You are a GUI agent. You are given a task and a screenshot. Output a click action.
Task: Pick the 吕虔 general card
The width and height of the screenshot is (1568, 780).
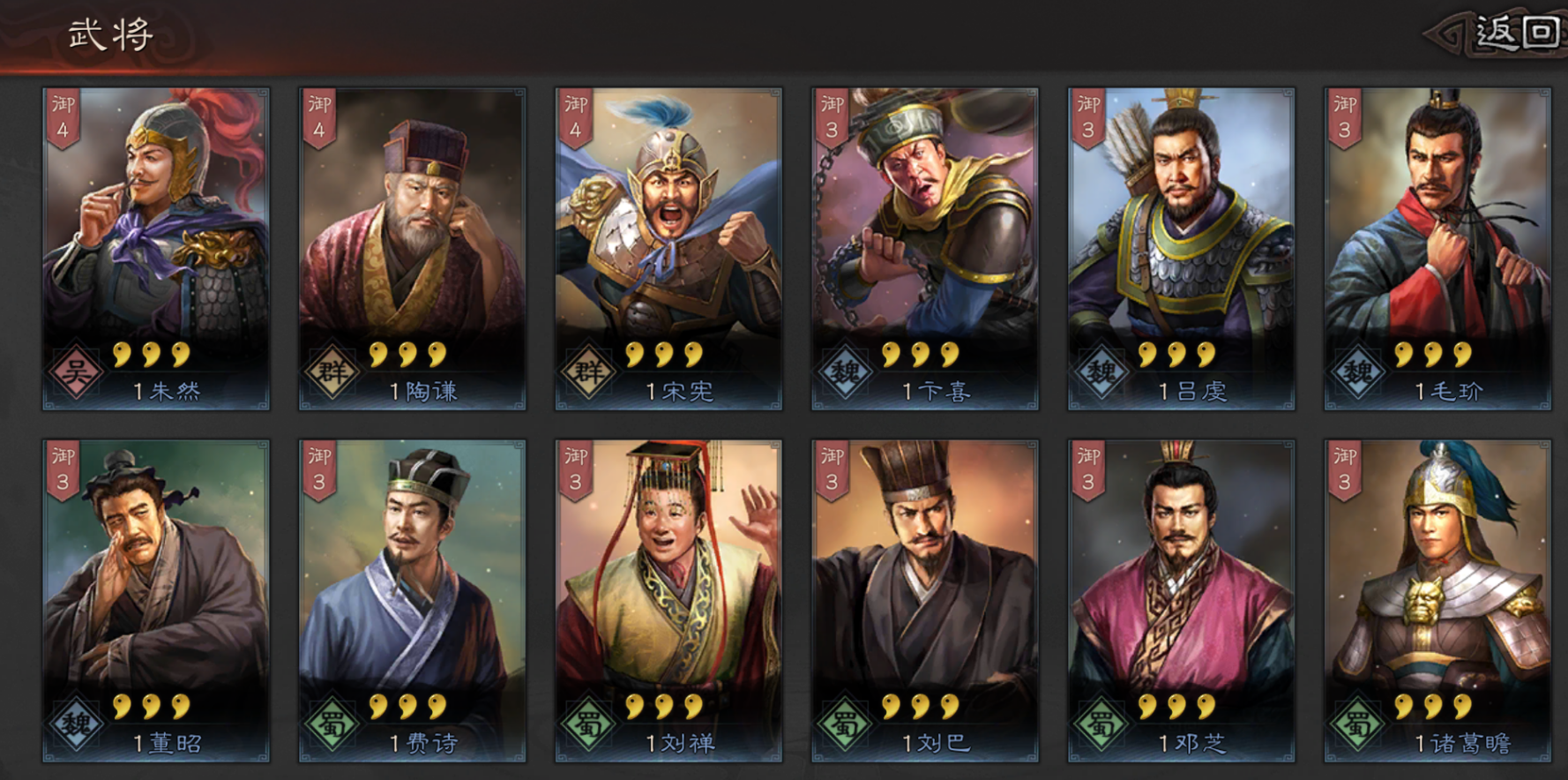pyautogui.click(x=1181, y=247)
